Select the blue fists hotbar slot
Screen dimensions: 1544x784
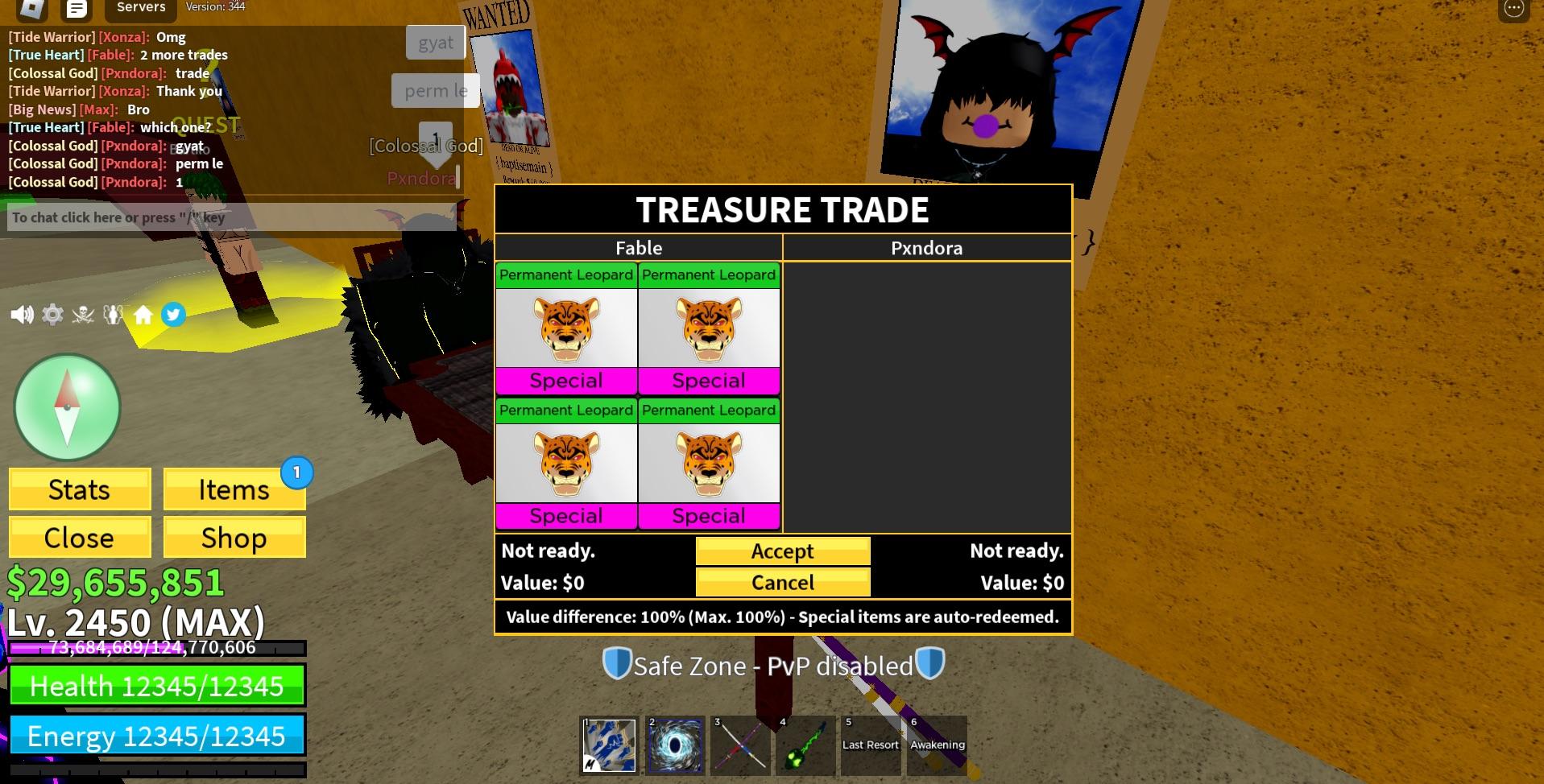tap(609, 745)
